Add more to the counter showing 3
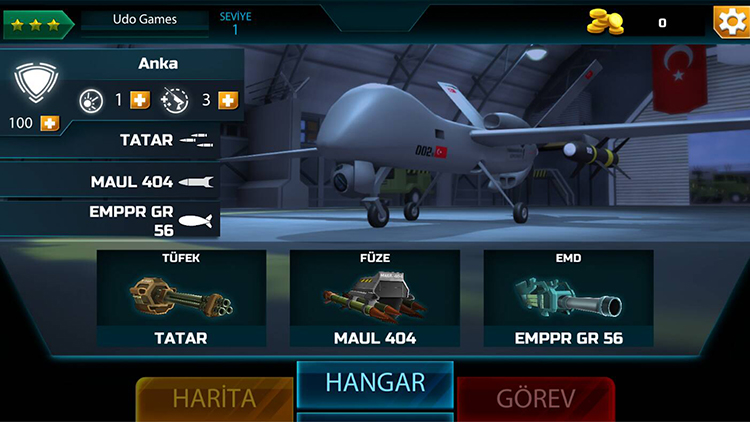The height and width of the screenshot is (422, 750). click(228, 100)
